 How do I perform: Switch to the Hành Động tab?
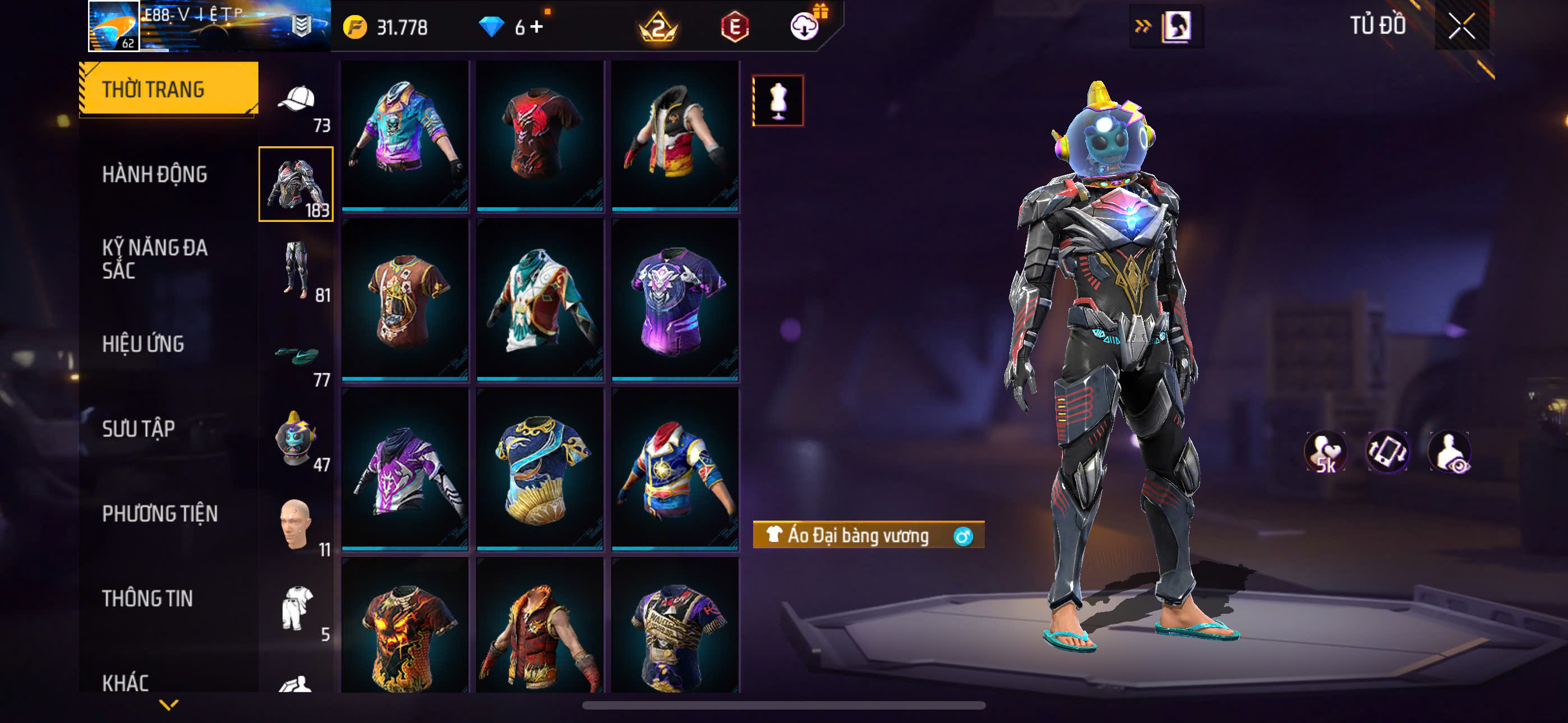click(x=155, y=175)
